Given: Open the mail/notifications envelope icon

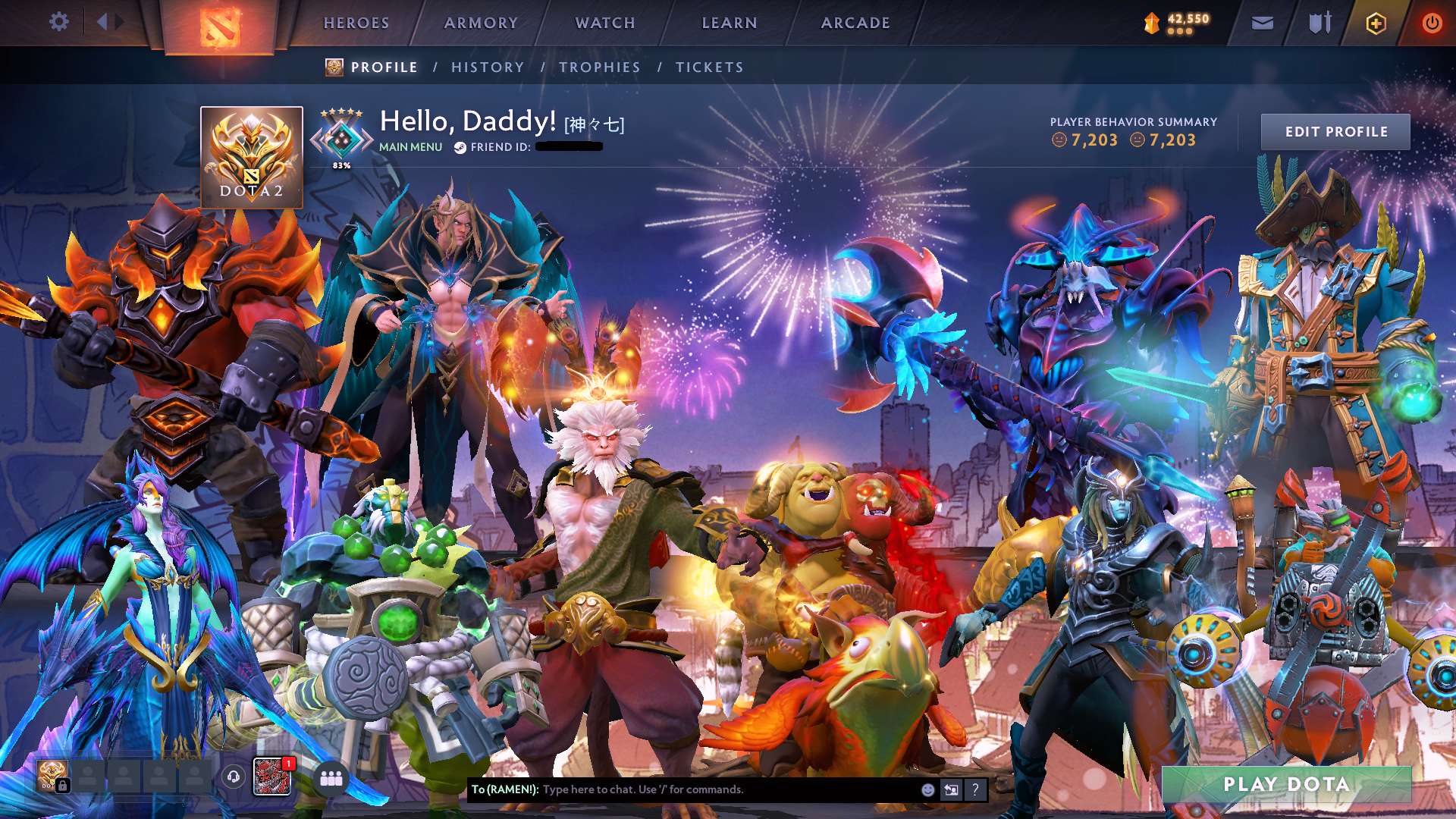Looking at the screenshot, I should [1261, 22].
